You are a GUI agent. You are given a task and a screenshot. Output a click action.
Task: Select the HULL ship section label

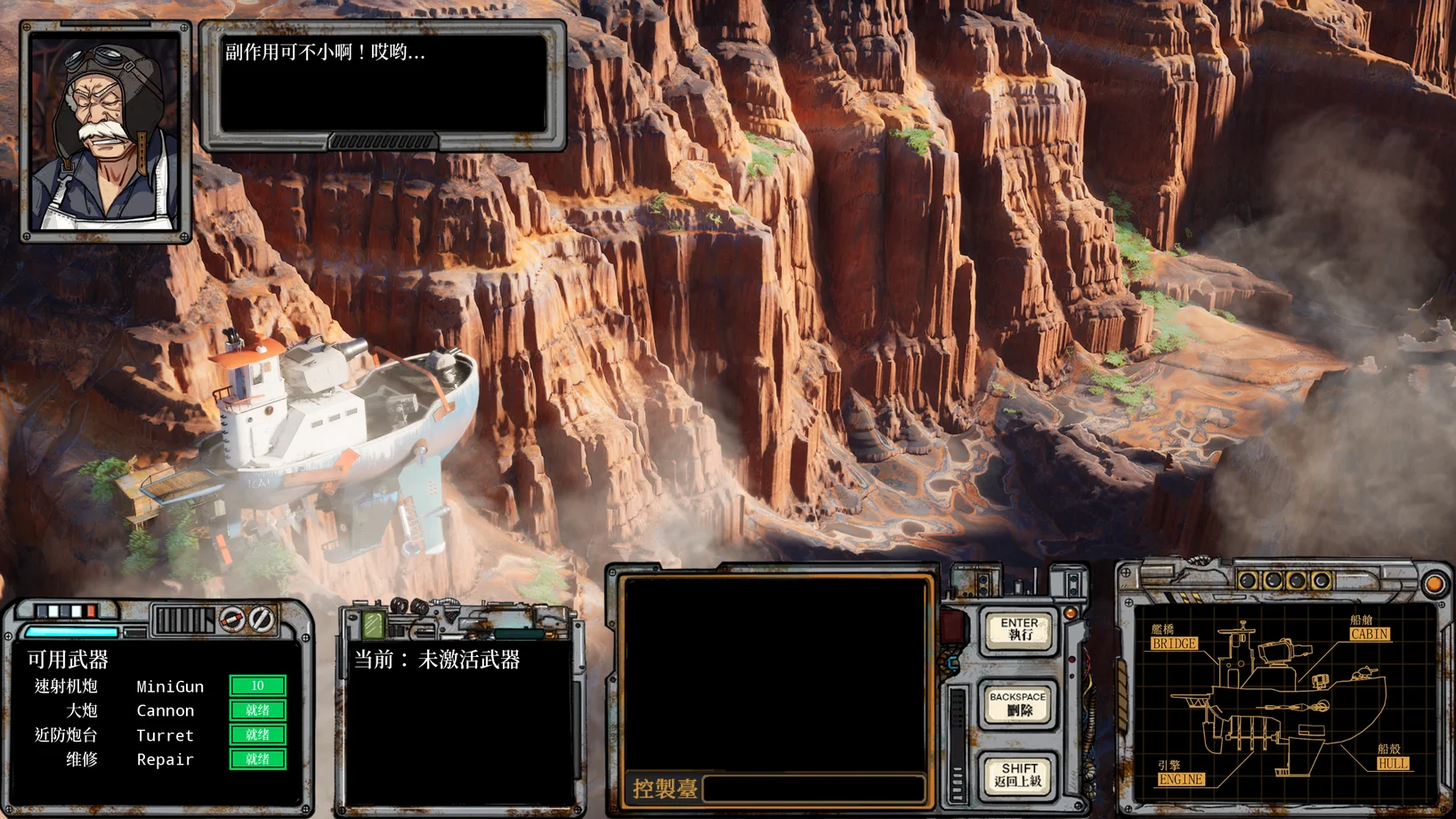(x=1393, y=764)
